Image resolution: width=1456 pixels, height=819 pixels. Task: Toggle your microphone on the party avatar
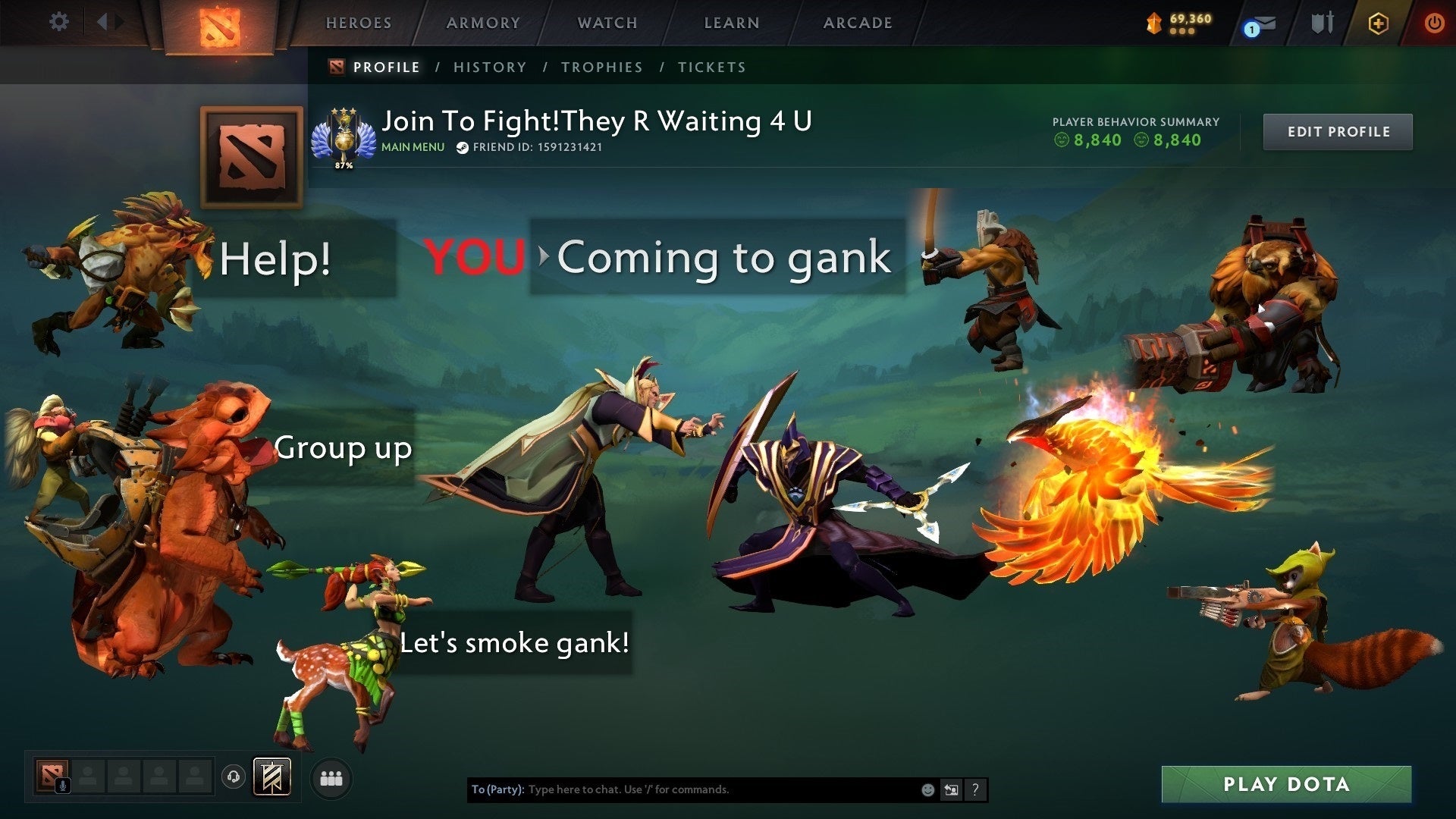(63, 786)
